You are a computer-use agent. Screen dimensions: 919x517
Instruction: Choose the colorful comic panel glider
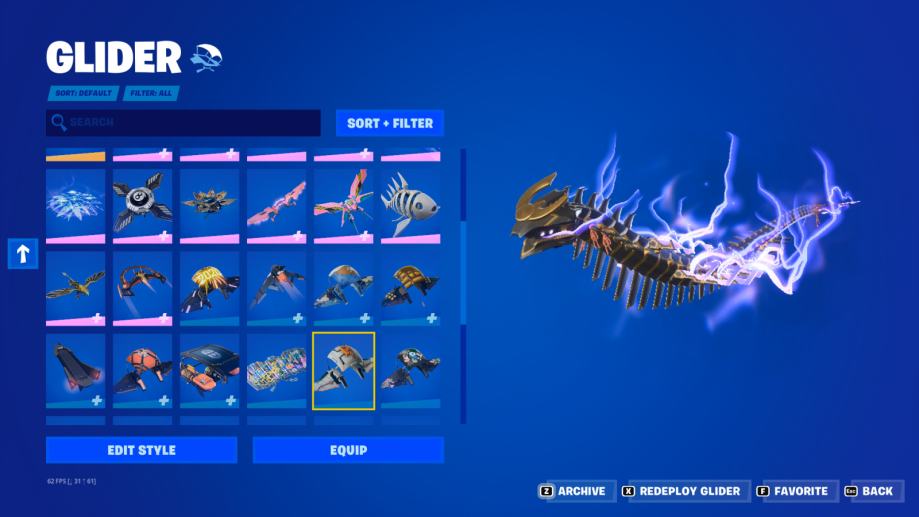[x=276, y=370]
